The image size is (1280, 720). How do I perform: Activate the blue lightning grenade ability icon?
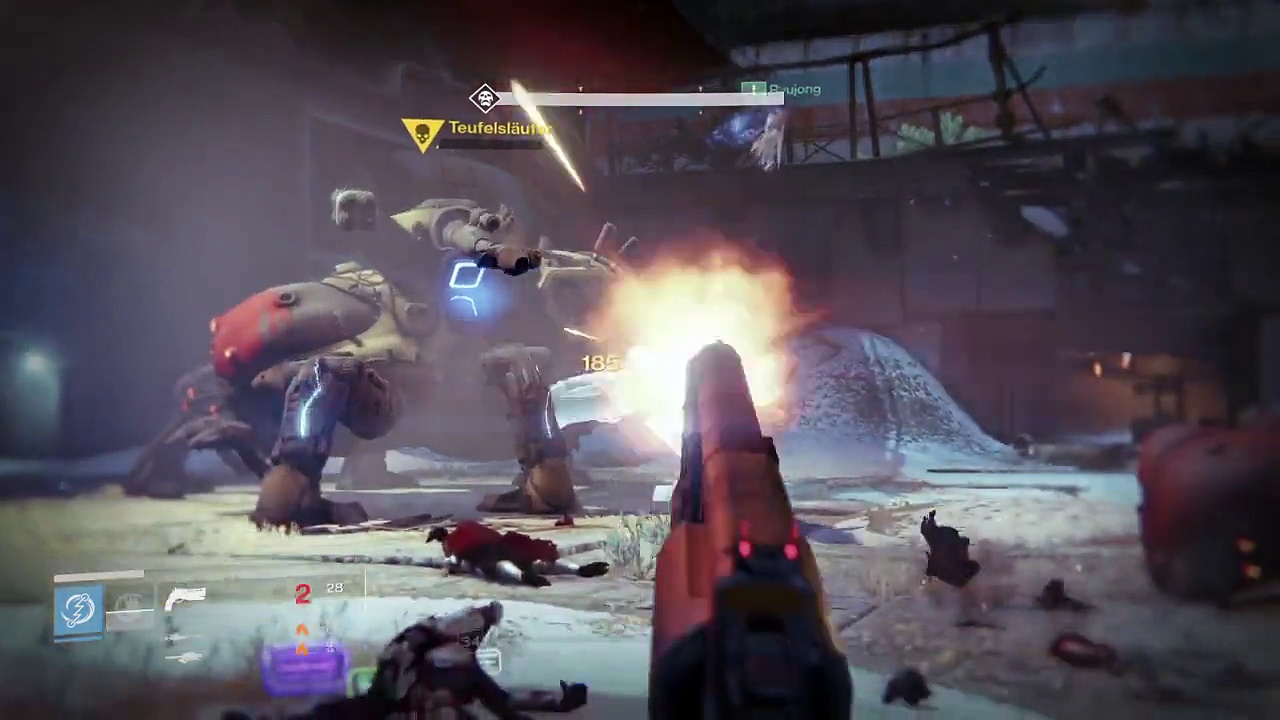[79, 610]
